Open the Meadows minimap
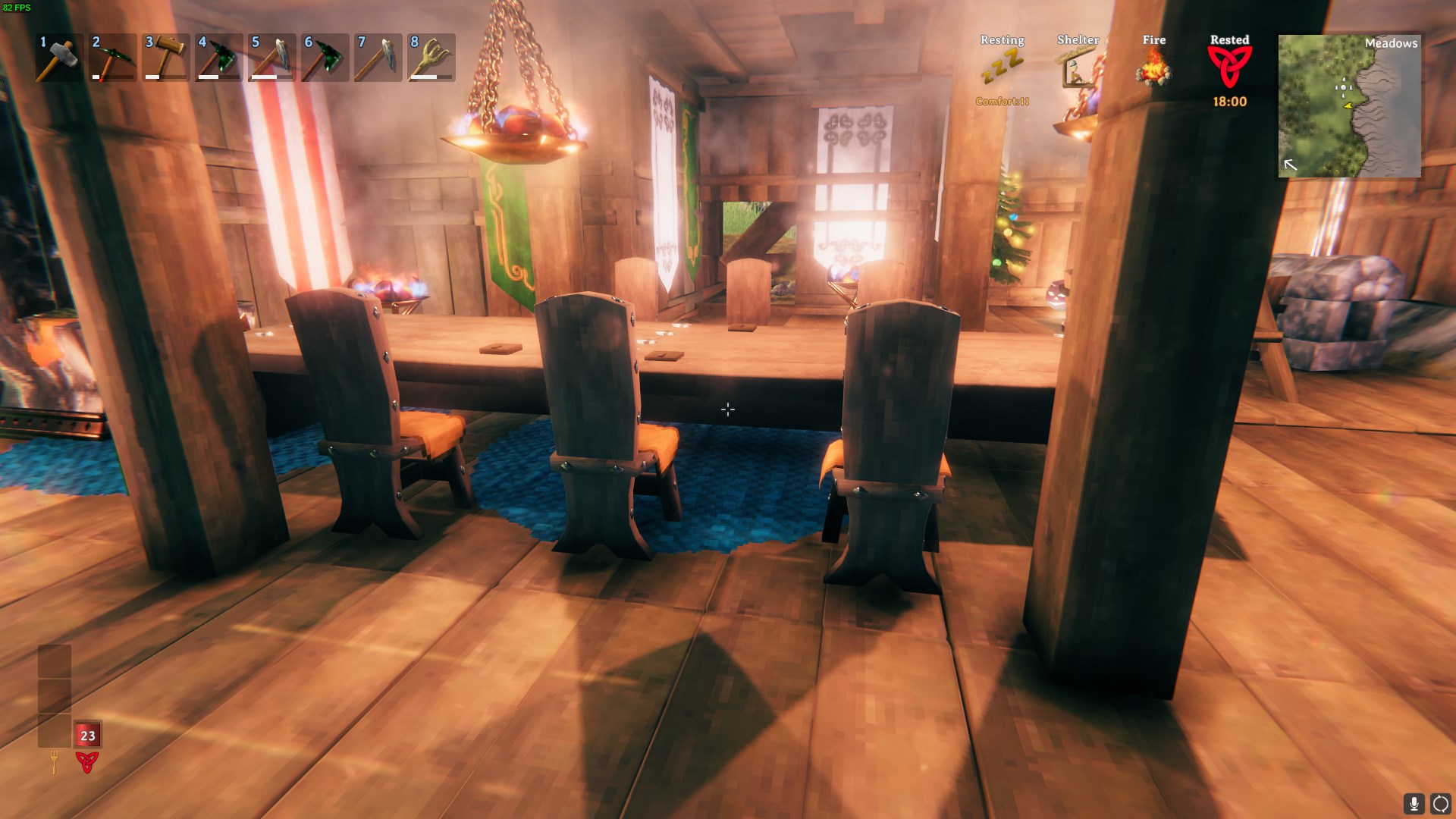 (1349, 106)
